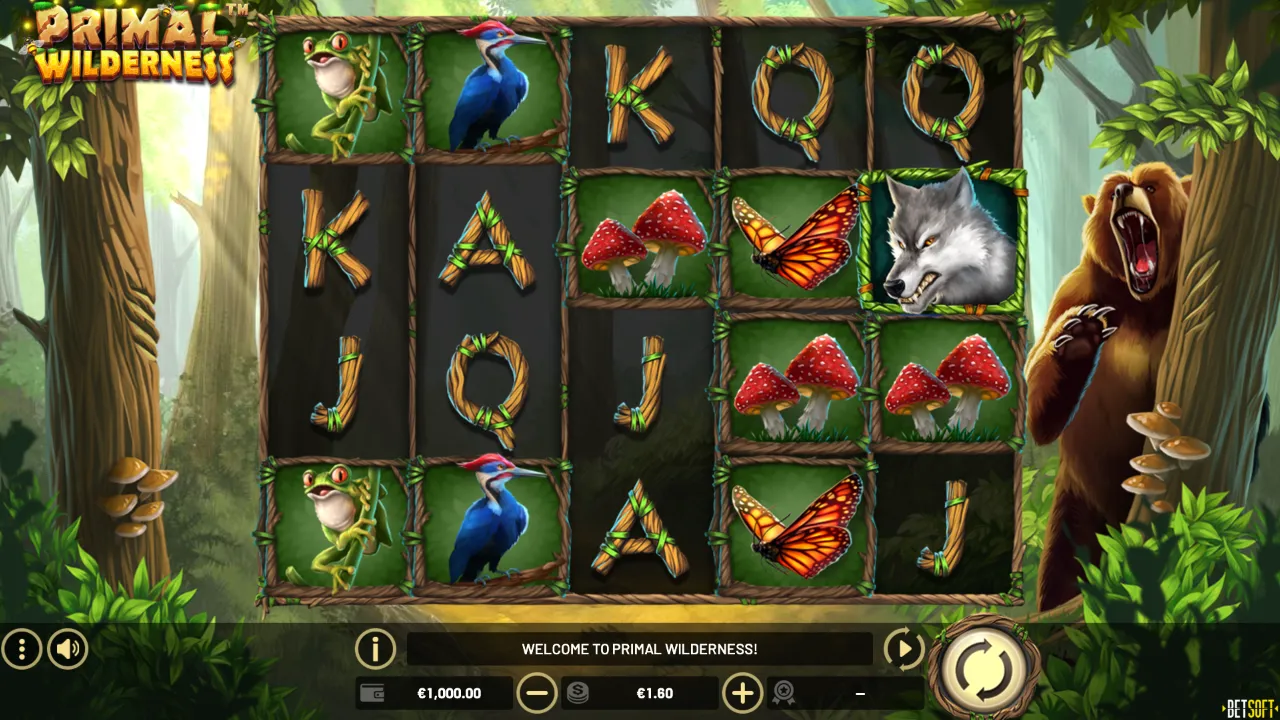Mute game audio with the speaker icon
The width and height of the screenshot is (1280, 720).
pyautogui.click(x=67, y=648)
